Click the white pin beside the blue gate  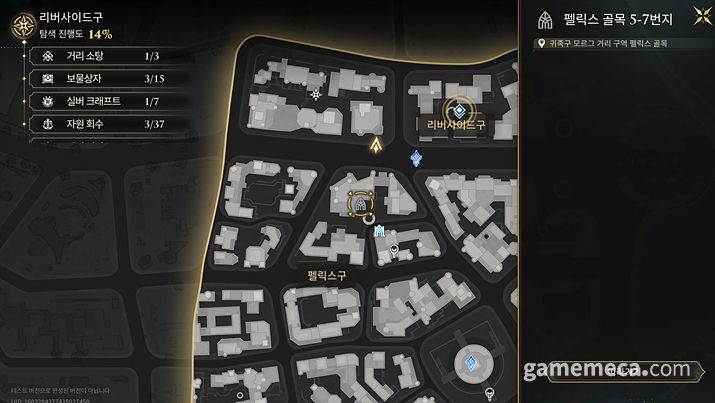[x=394, y=248]
